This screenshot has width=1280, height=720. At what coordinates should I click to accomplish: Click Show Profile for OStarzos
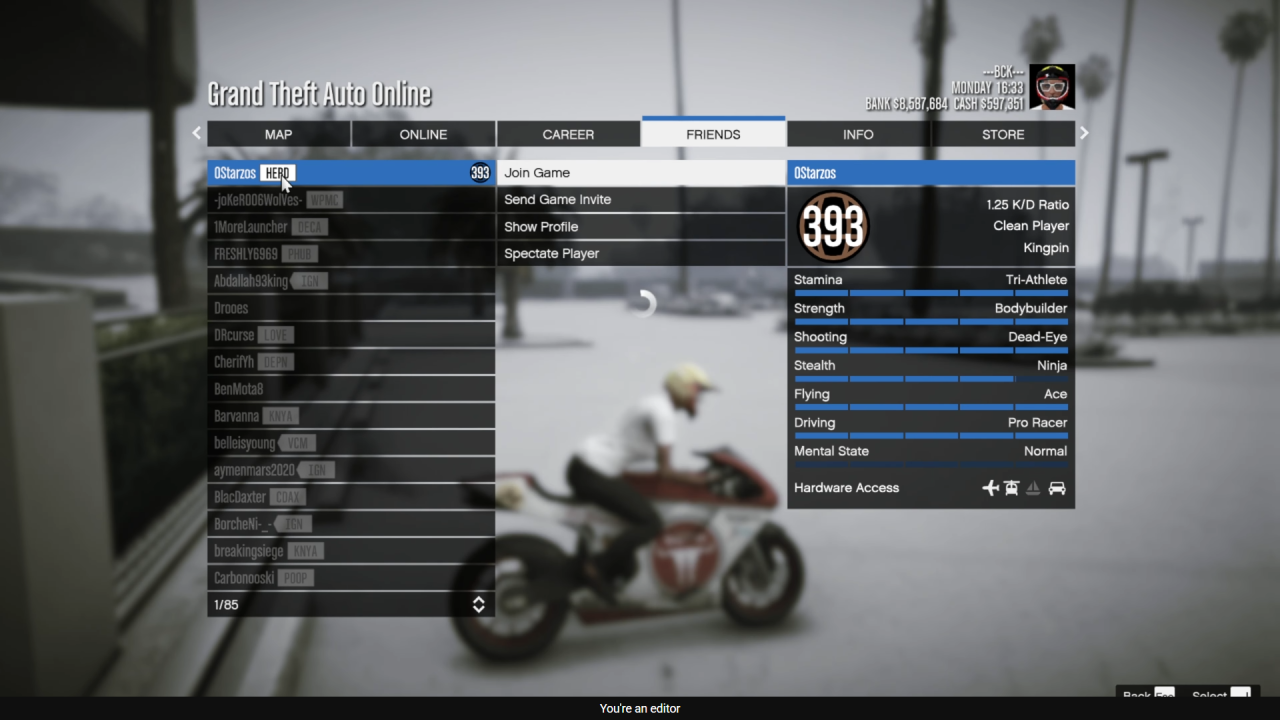click(640, 226)
